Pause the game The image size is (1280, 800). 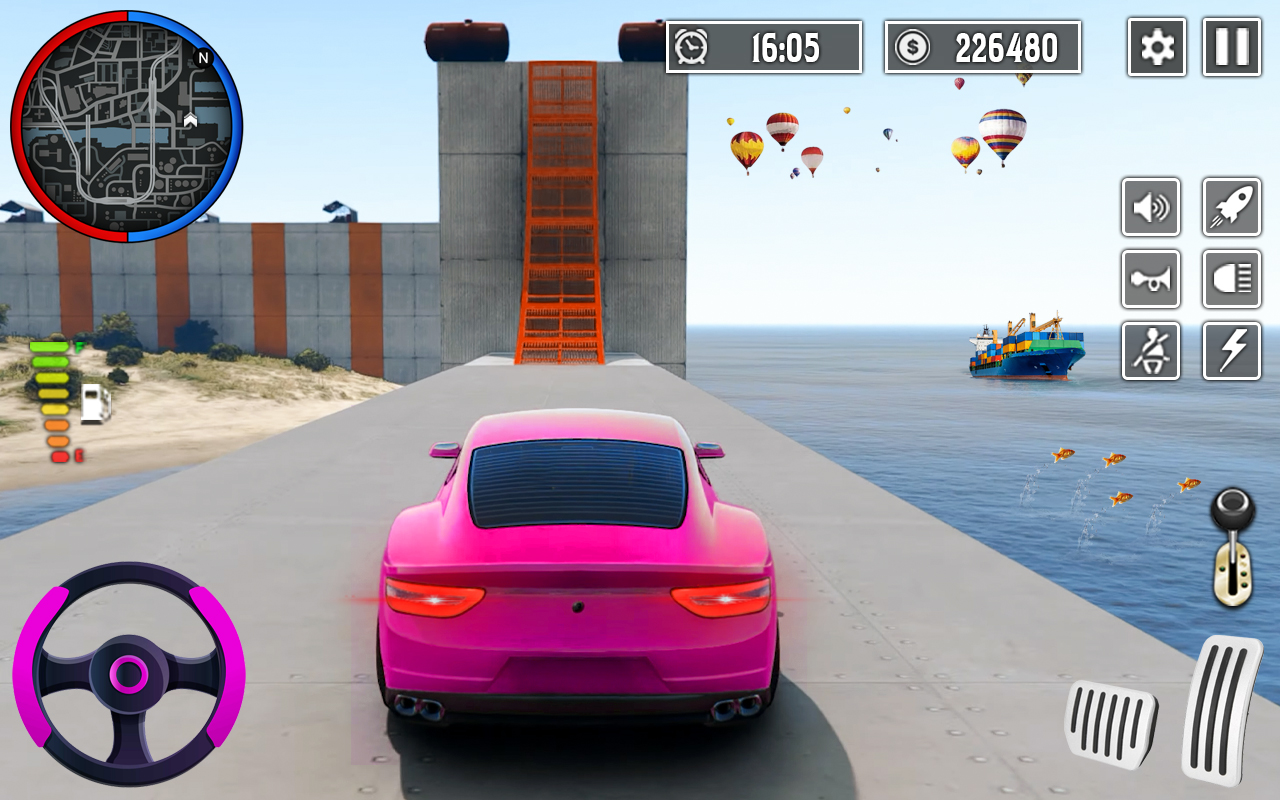[1231, 47]
